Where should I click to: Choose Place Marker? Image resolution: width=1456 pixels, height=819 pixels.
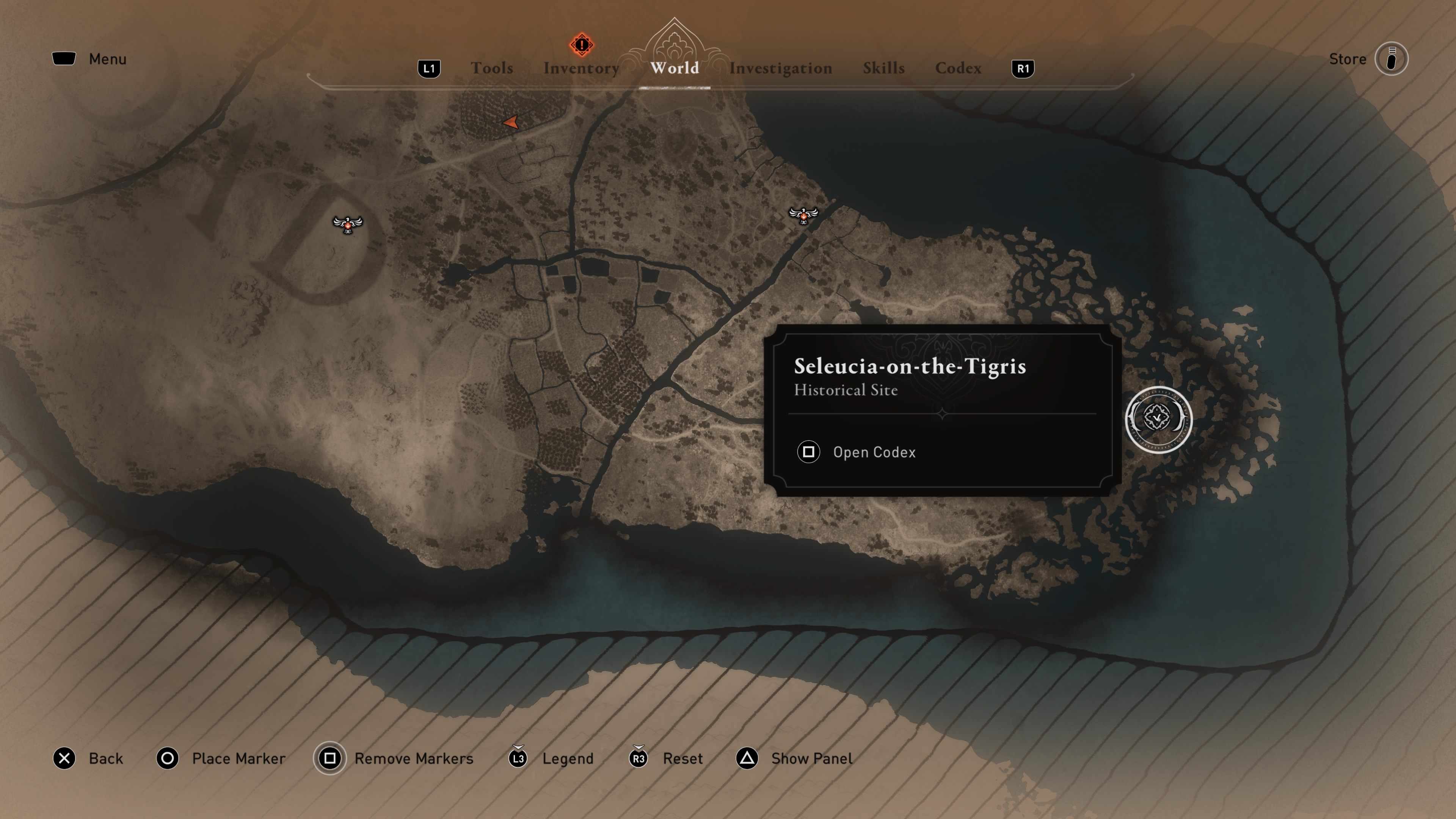pyautogui.click(x=221, y=758)
